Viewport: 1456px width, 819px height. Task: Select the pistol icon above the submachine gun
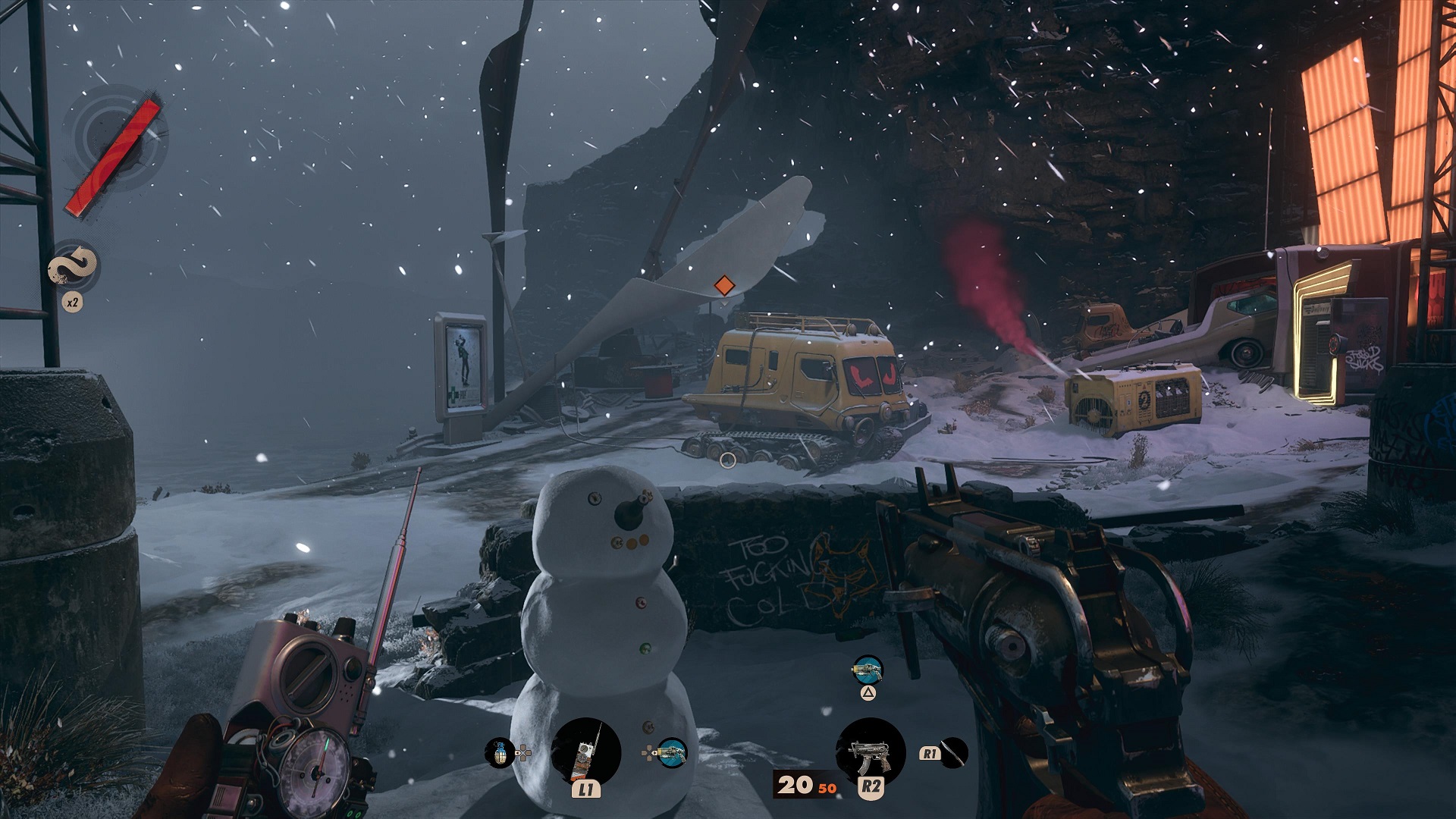tap(868, 670)
